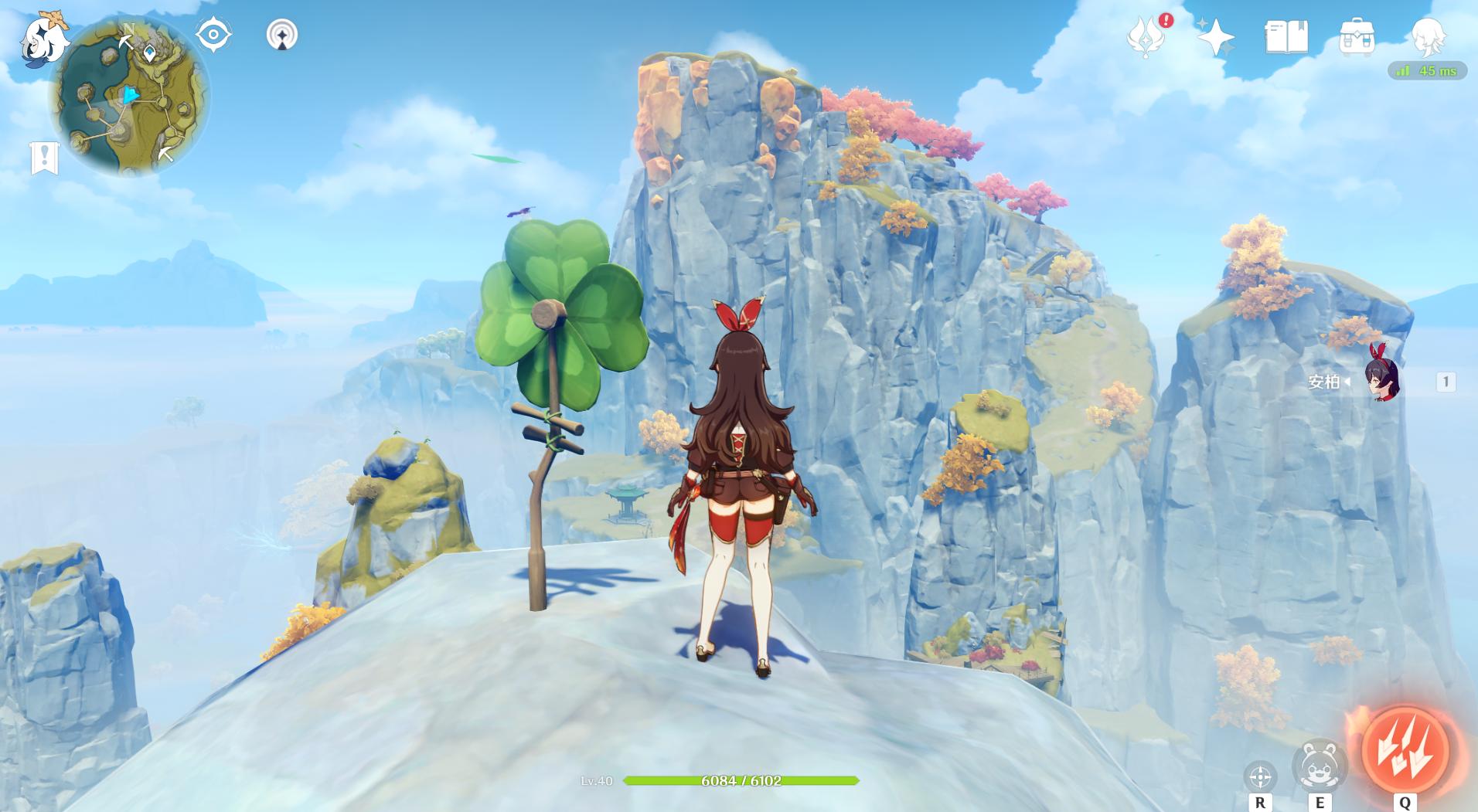Toggle elemental sight eye icon
The height and width of the screenshot is (812, 1478).
click(213, 35)
